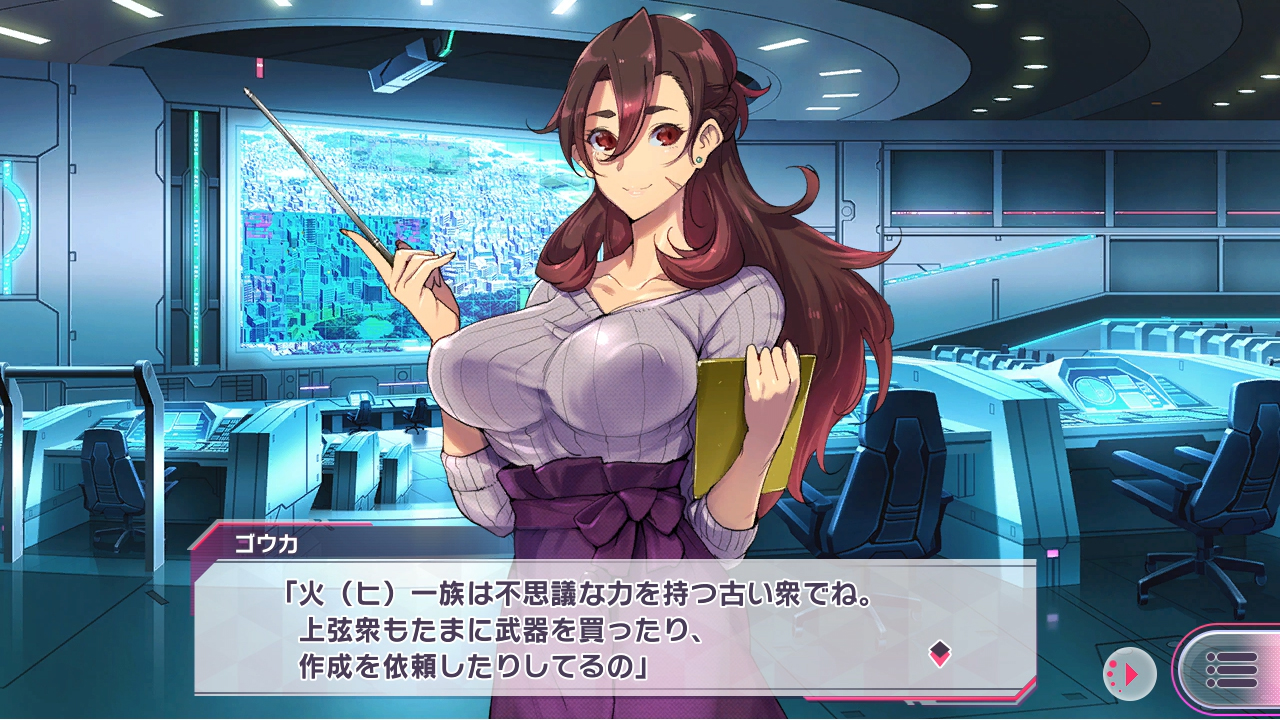Open the list menu button
The image size is (1280, 720).
tap(1231, 670)
